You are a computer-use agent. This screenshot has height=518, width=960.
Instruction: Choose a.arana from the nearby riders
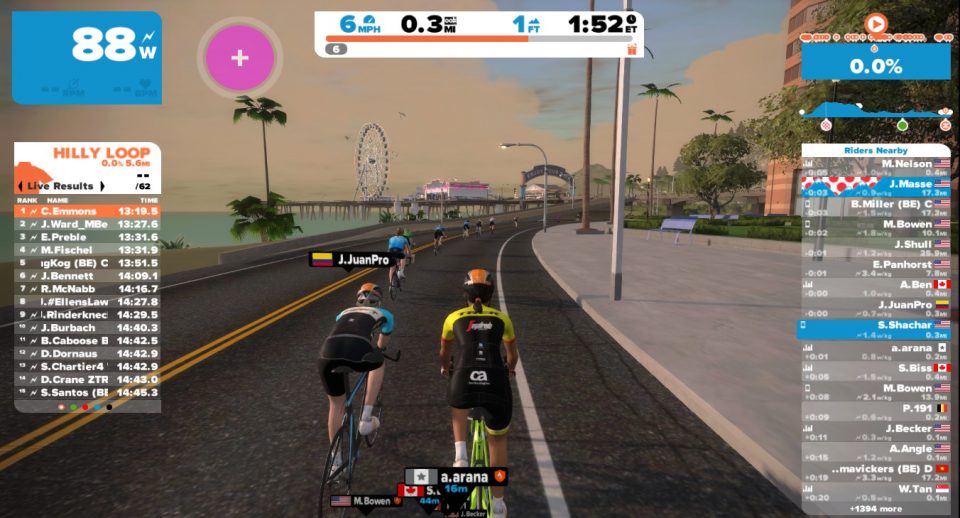pyautogui.click(x=877, y=349)
